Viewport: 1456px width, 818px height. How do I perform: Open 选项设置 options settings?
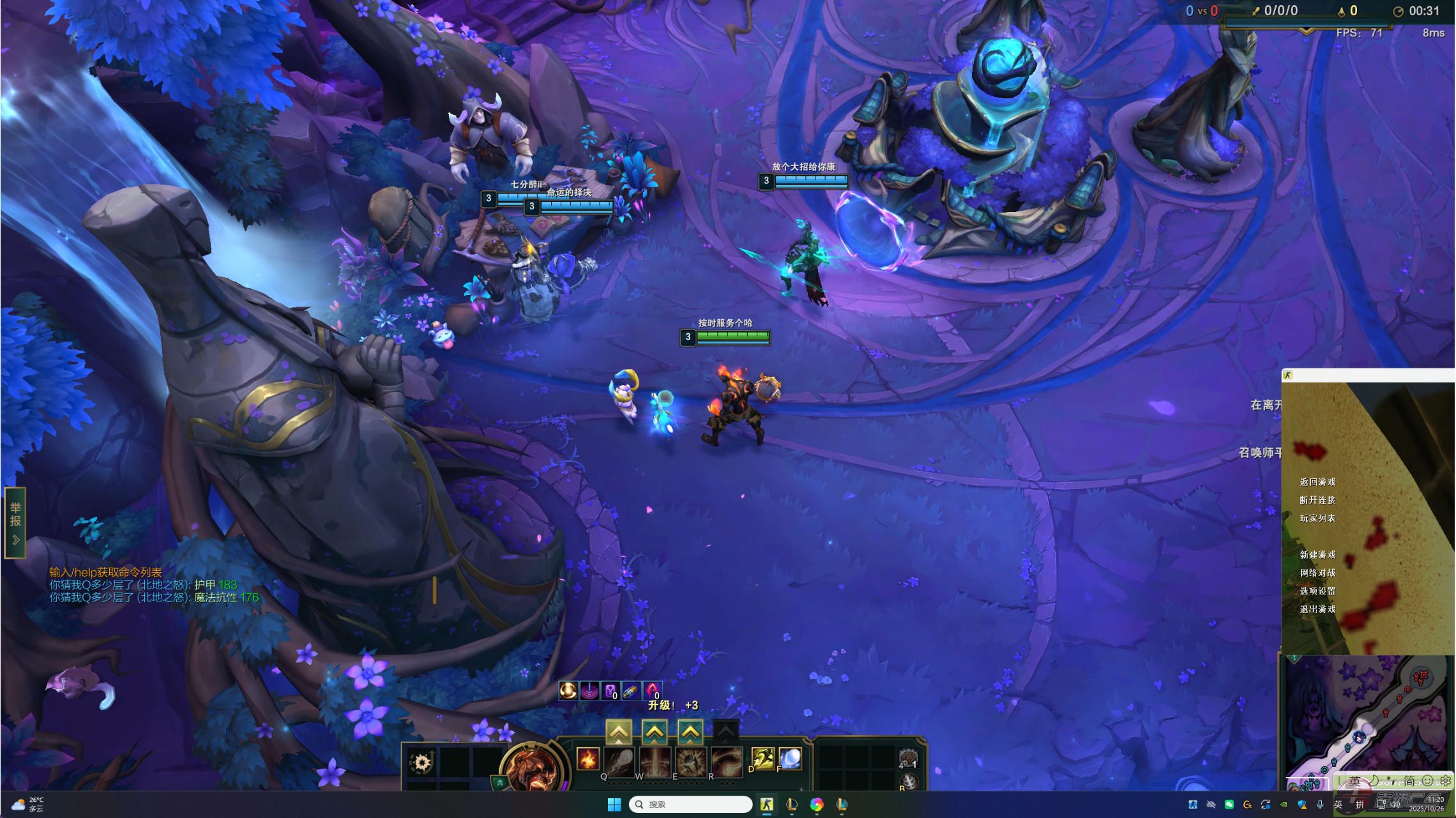[1317, 591]
